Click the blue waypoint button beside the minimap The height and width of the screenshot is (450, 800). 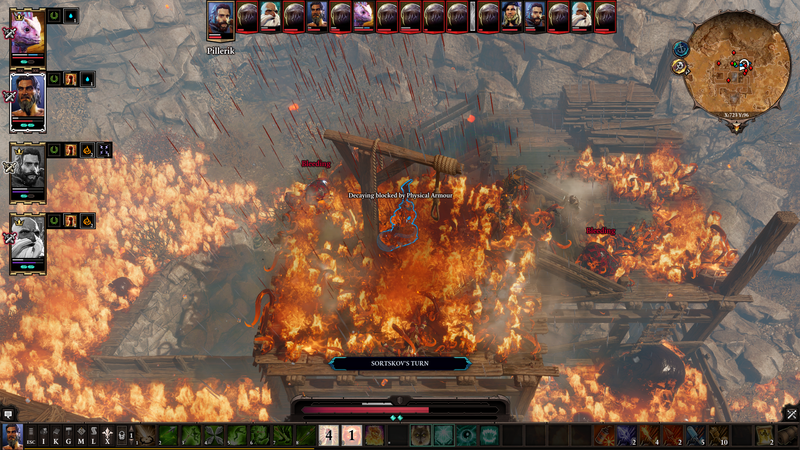tap(681, 48)
